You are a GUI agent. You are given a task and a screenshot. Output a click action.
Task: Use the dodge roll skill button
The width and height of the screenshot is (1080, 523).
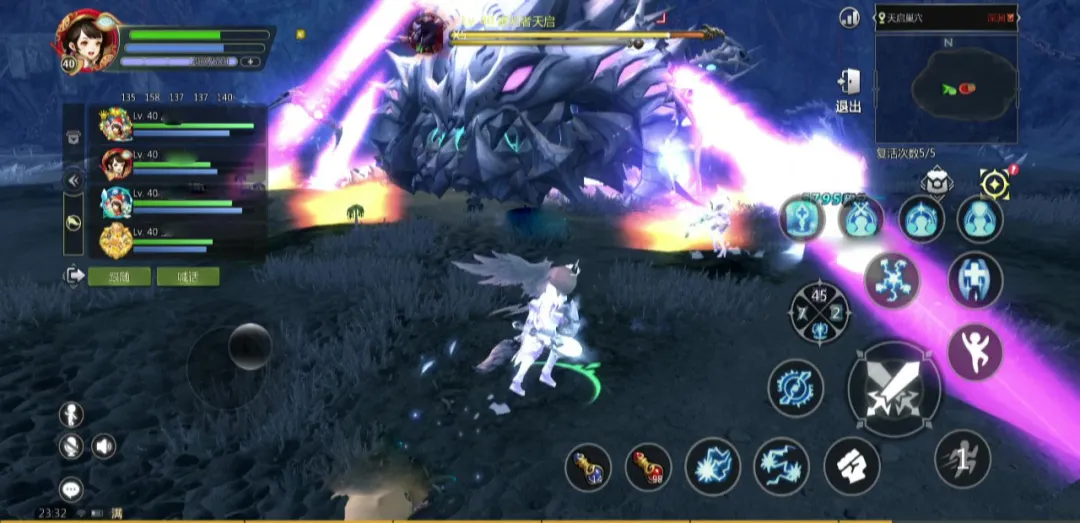962,459
